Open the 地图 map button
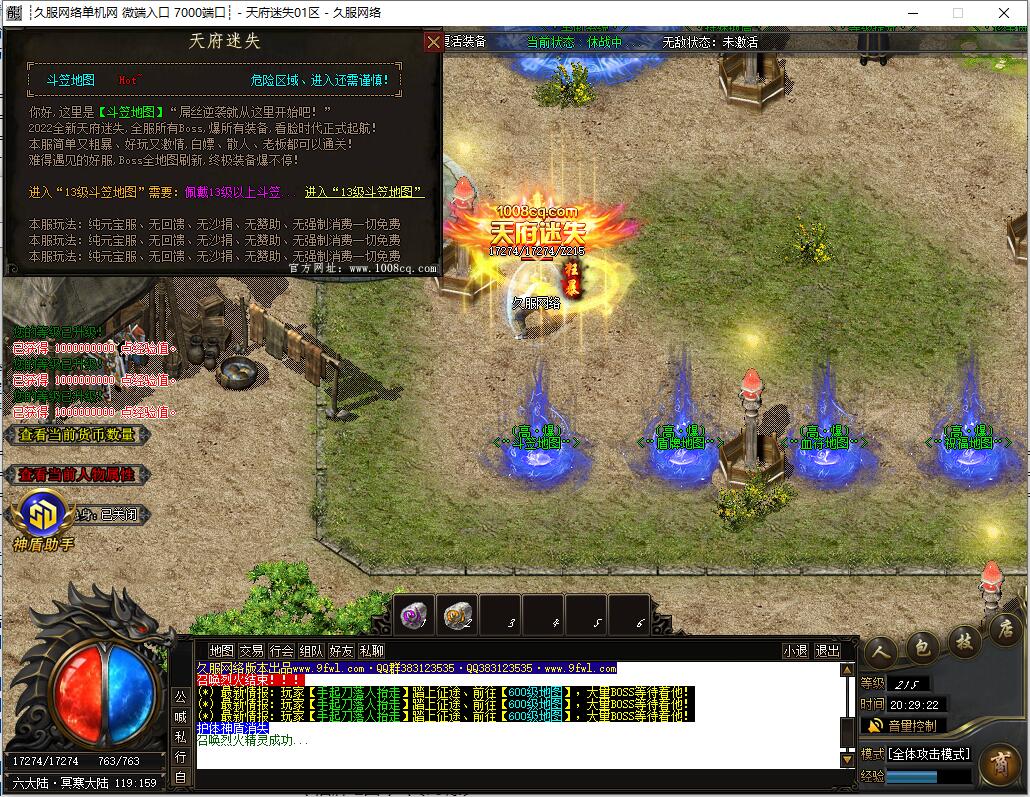The height and width of the screenshot is (797, 1030). pyautogui.click(x=222, y=651)
